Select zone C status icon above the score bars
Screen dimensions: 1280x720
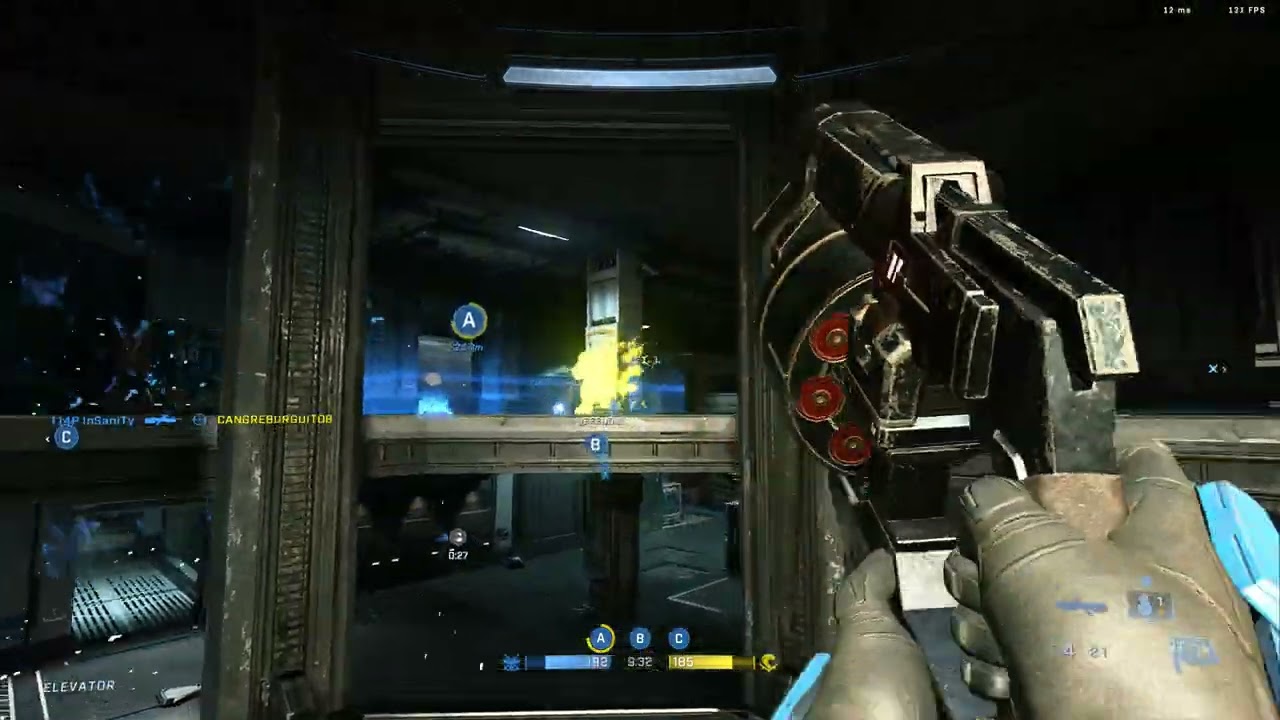tap(678, 638)
